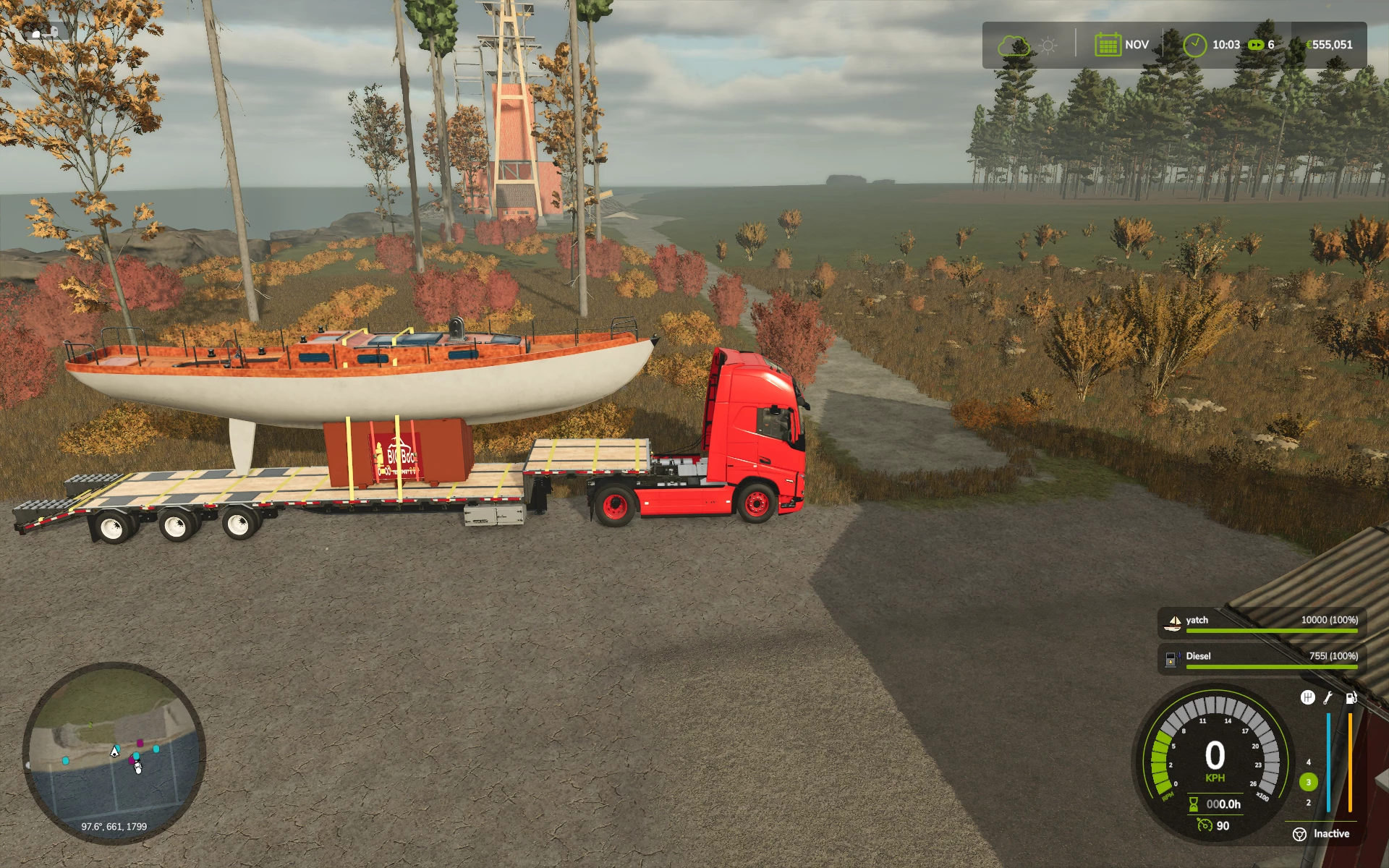
Task: Click the yatch sailboat cargo icon
Action: click(1173, 621)
